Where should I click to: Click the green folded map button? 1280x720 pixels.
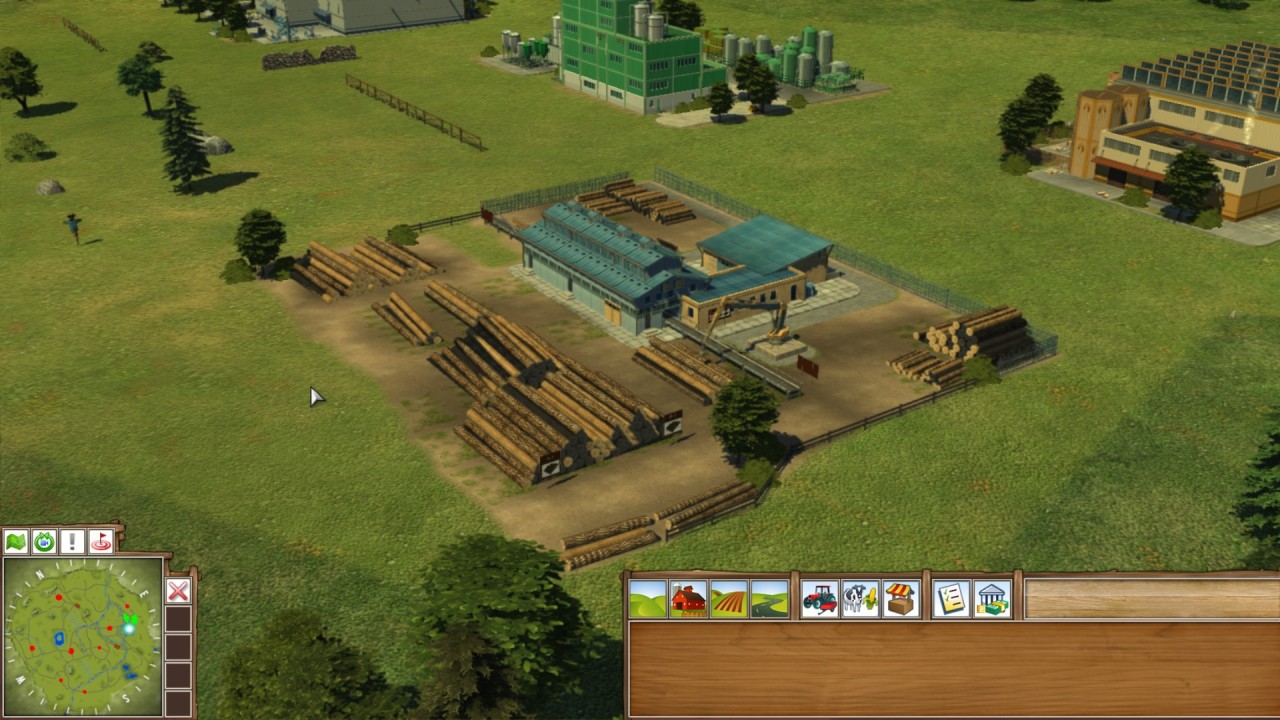[x=16, y=542]
